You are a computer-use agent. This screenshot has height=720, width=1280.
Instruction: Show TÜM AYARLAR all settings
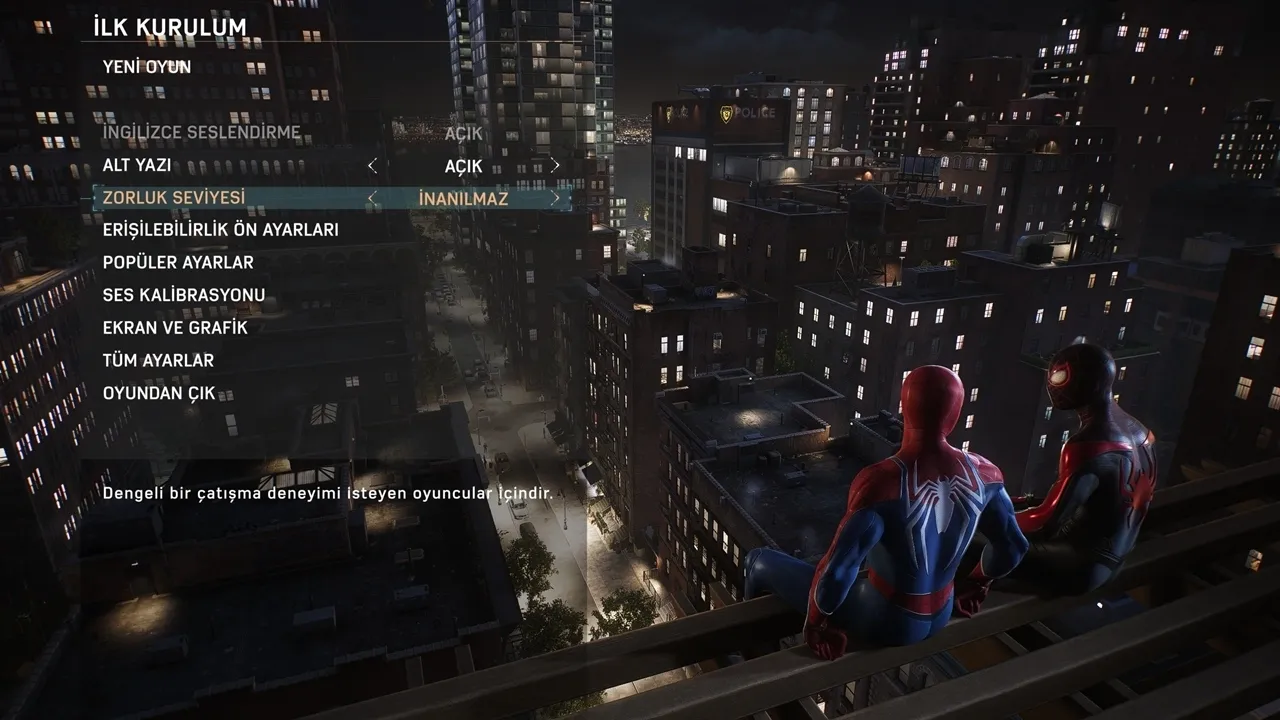[158, 360]
